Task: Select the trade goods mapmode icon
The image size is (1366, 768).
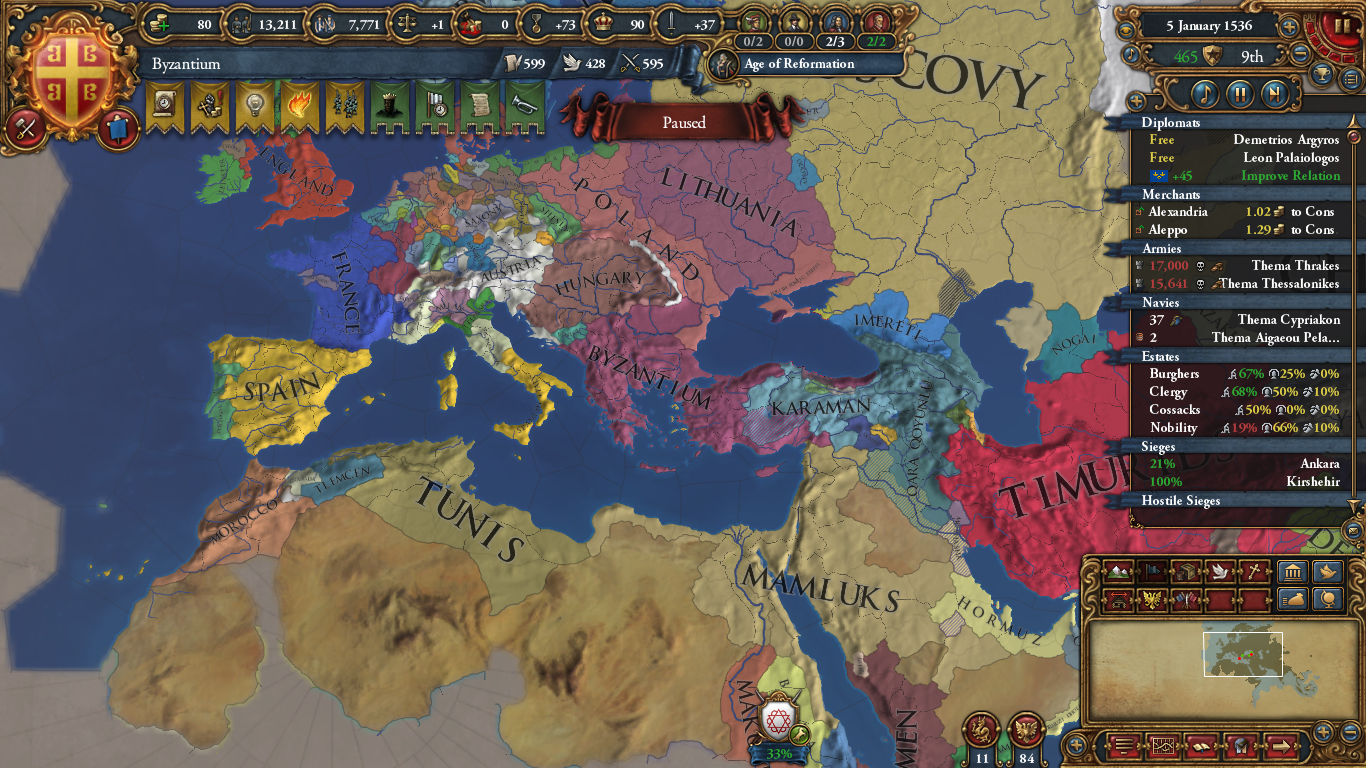Action: [1188, 572]
